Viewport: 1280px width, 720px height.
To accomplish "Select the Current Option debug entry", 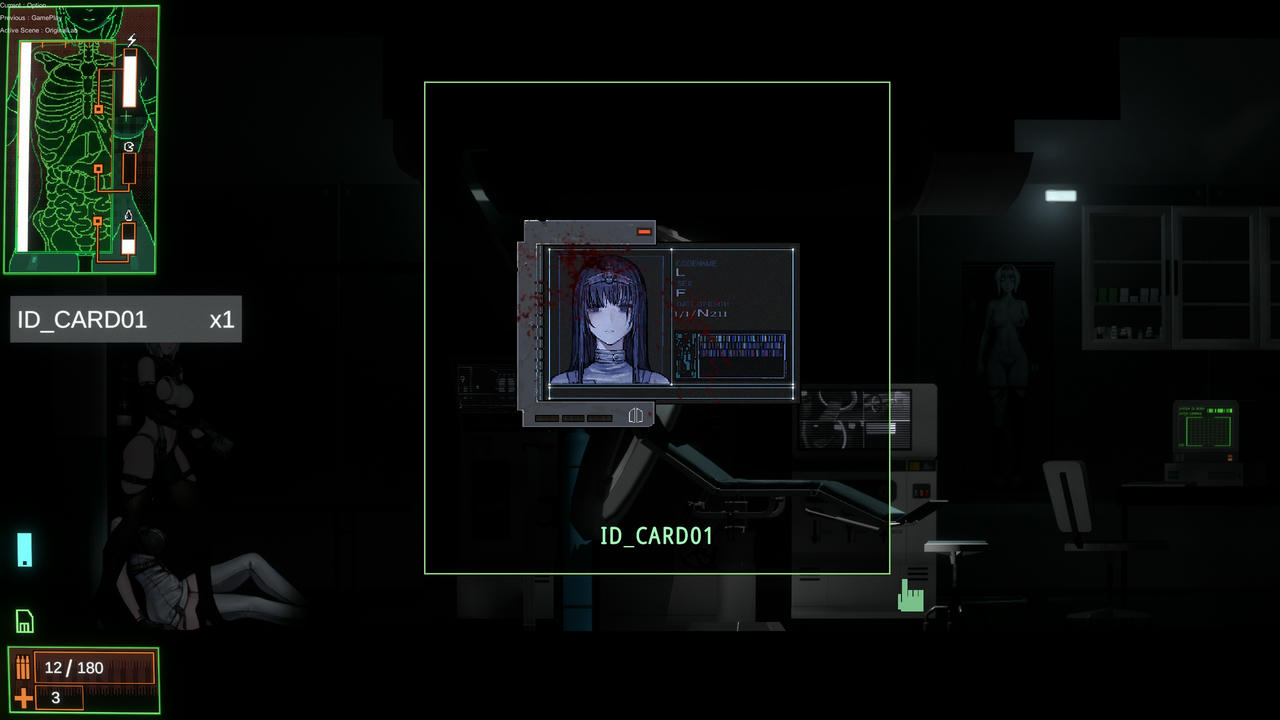I will (23, 5).
